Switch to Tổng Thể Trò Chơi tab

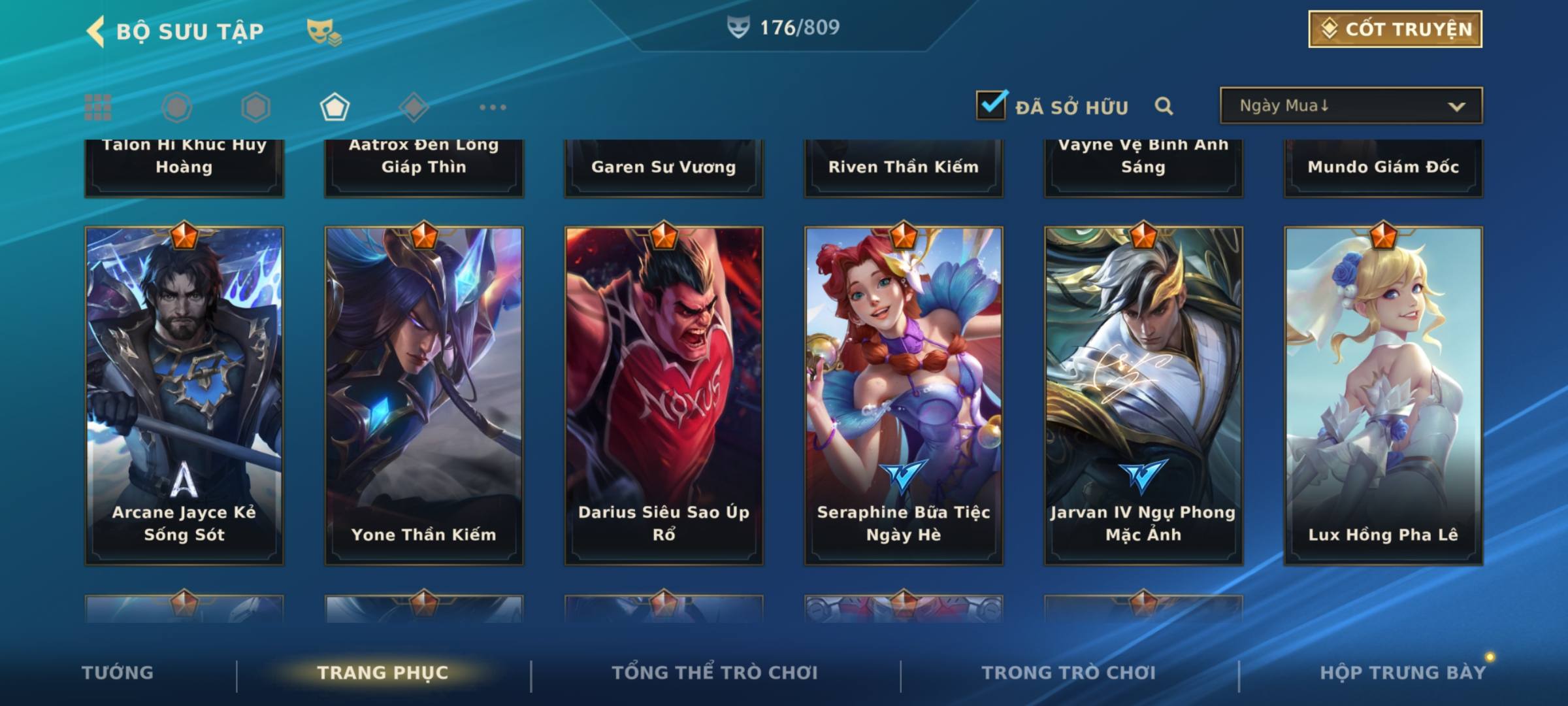[x=715, y=673]
